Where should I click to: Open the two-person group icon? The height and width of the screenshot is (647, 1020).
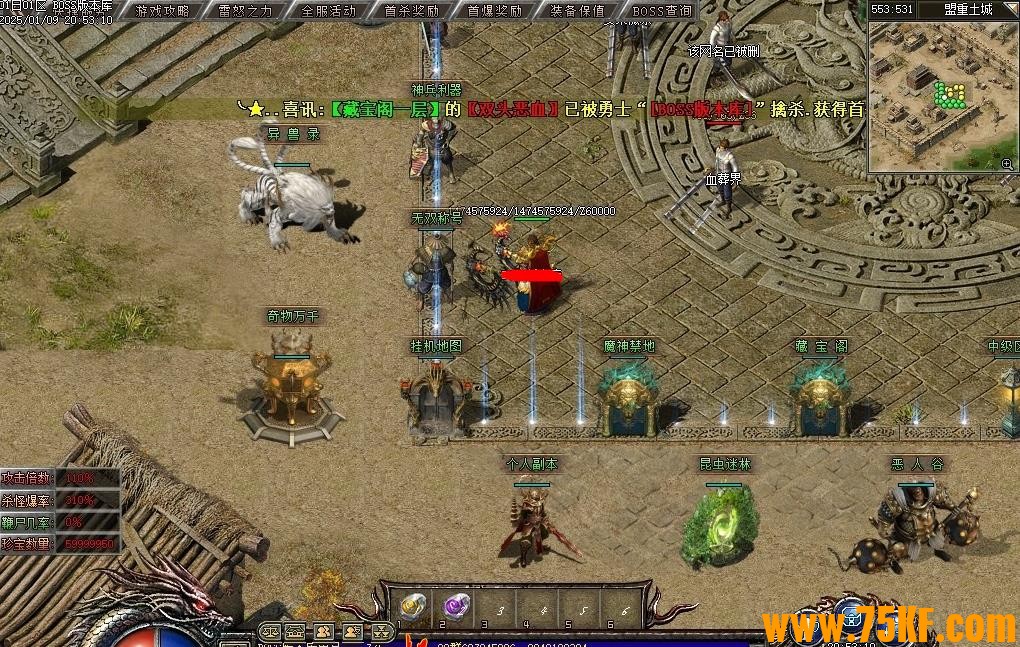coord(324,632)
